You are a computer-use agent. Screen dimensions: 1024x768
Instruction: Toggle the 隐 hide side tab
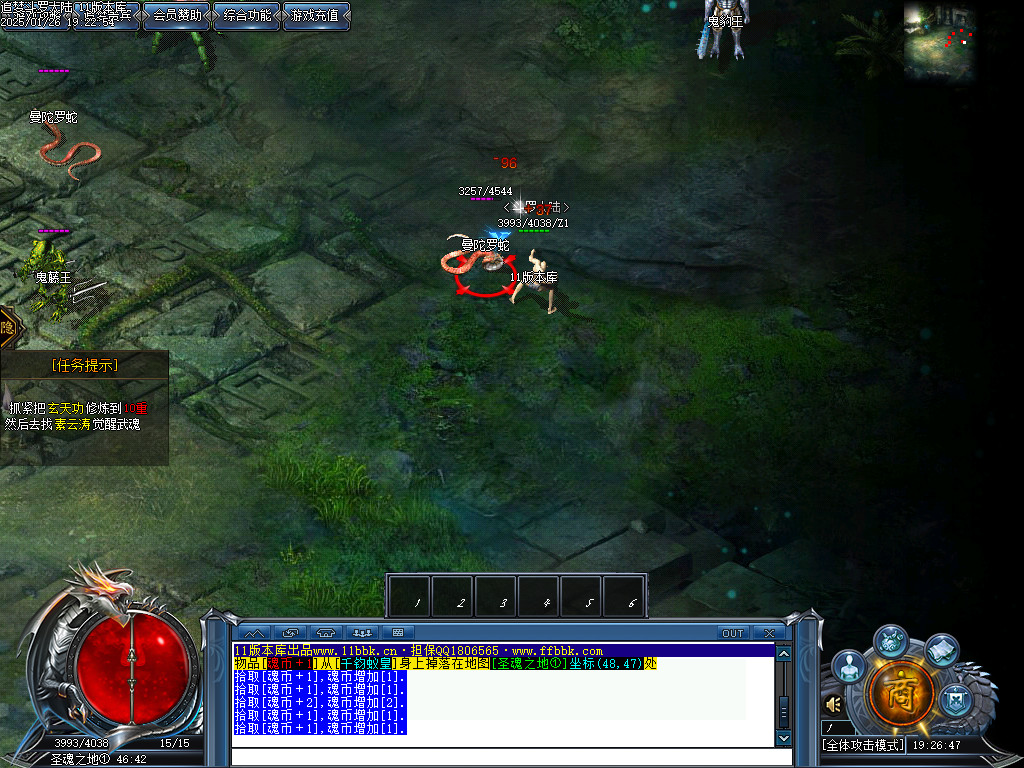[x=8, y=327]
